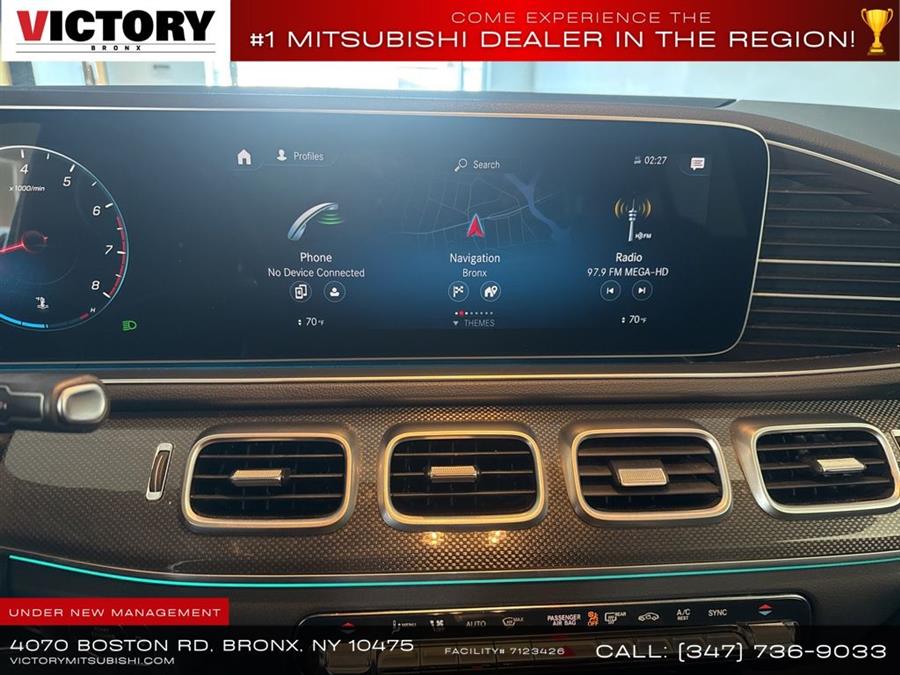
Task: Skip to next radio station
Action: pyautogui.click(x=642, y=291)
